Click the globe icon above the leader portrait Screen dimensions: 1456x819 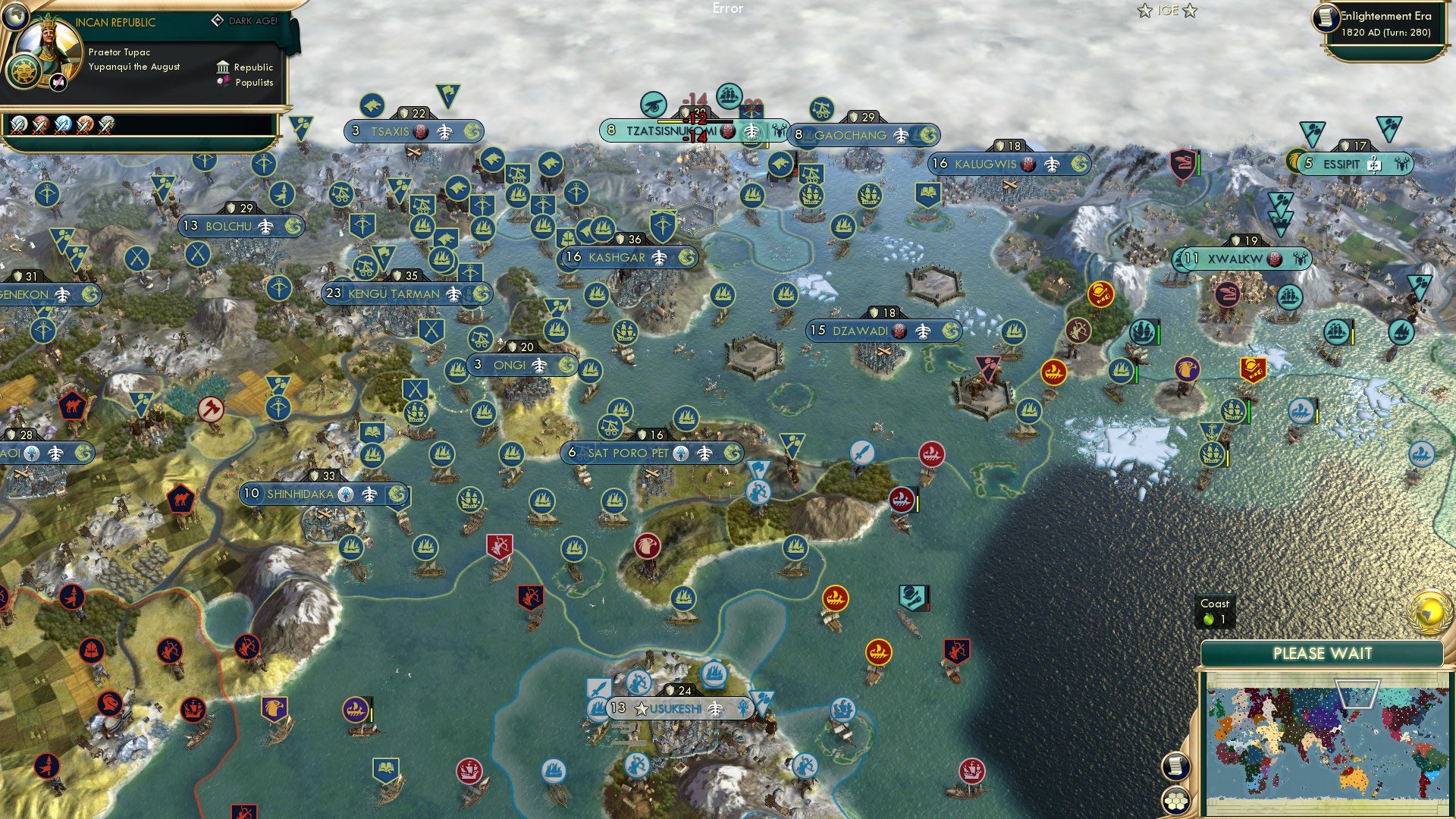(x=17, y=15)
